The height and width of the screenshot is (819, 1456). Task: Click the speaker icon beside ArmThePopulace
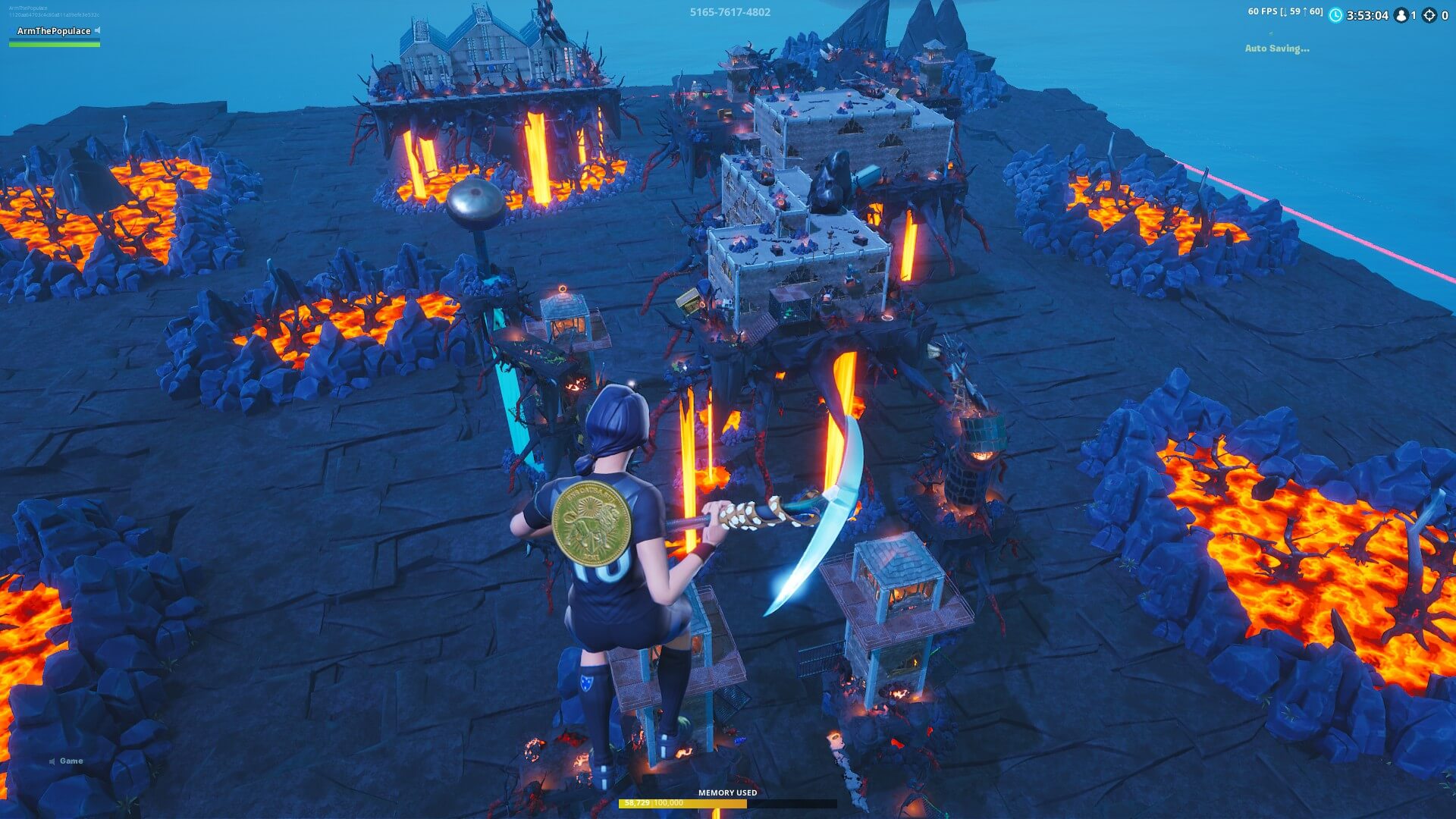coord(98,30)
